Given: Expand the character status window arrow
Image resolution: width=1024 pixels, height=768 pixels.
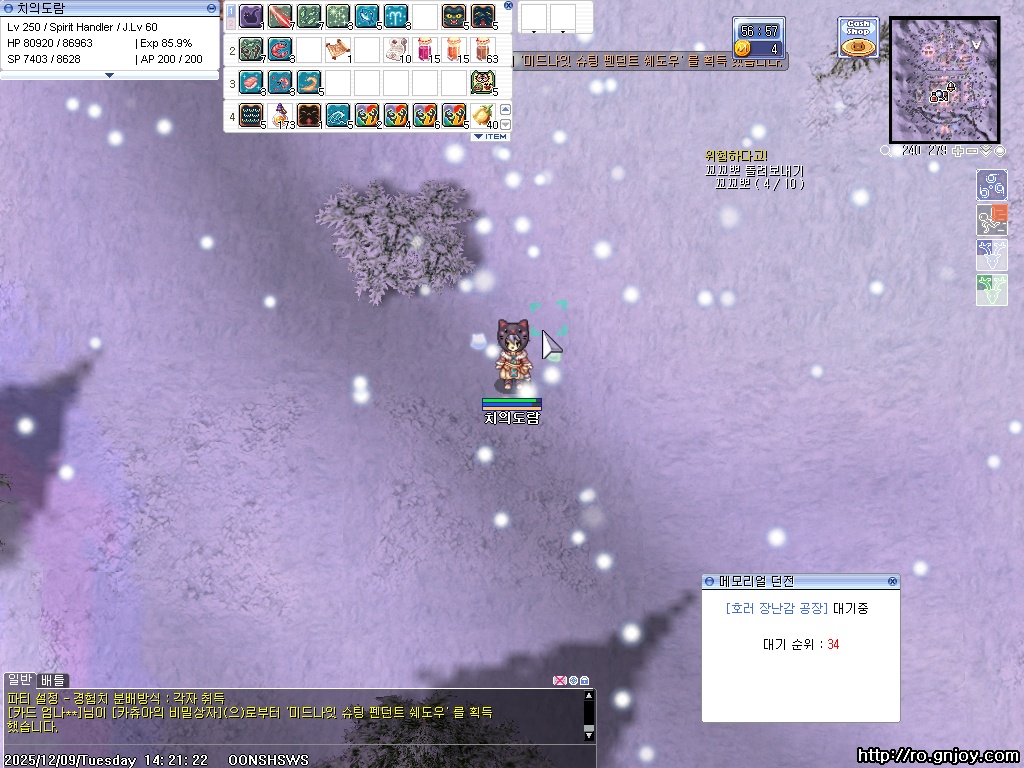Looking at the screenshot, I should click(109, 75).
